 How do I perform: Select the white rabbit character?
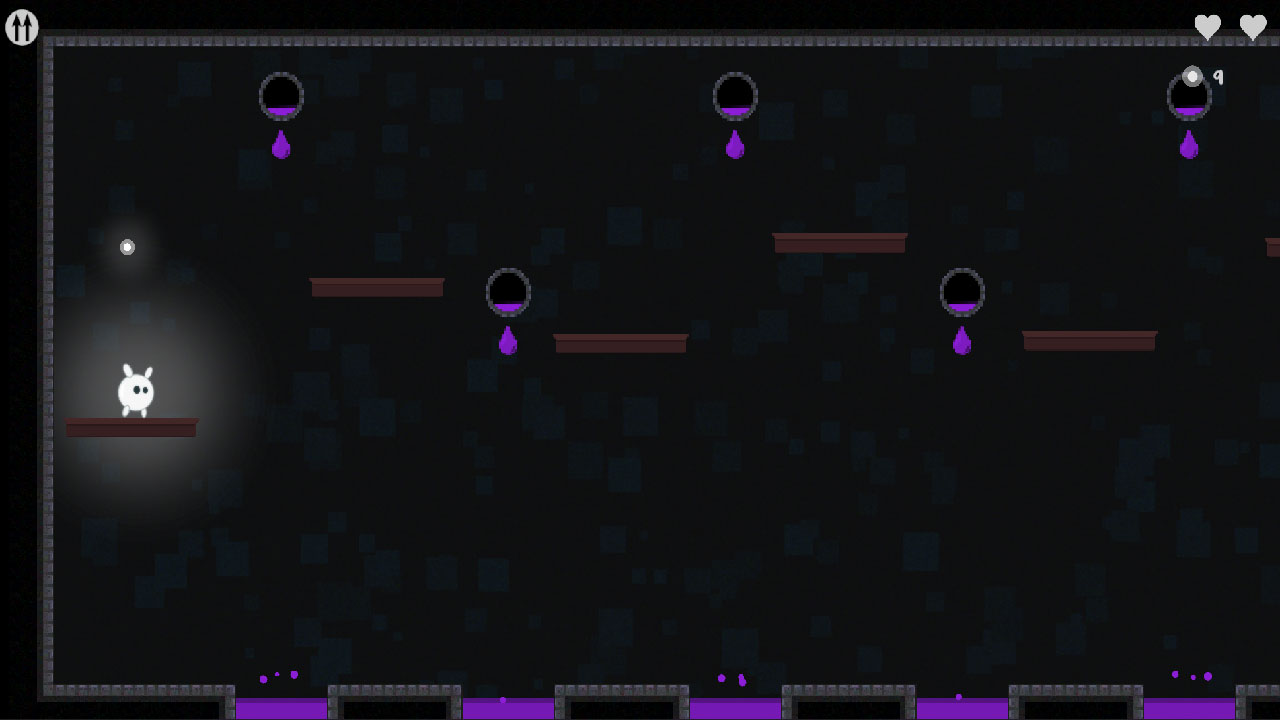[137, 390]
